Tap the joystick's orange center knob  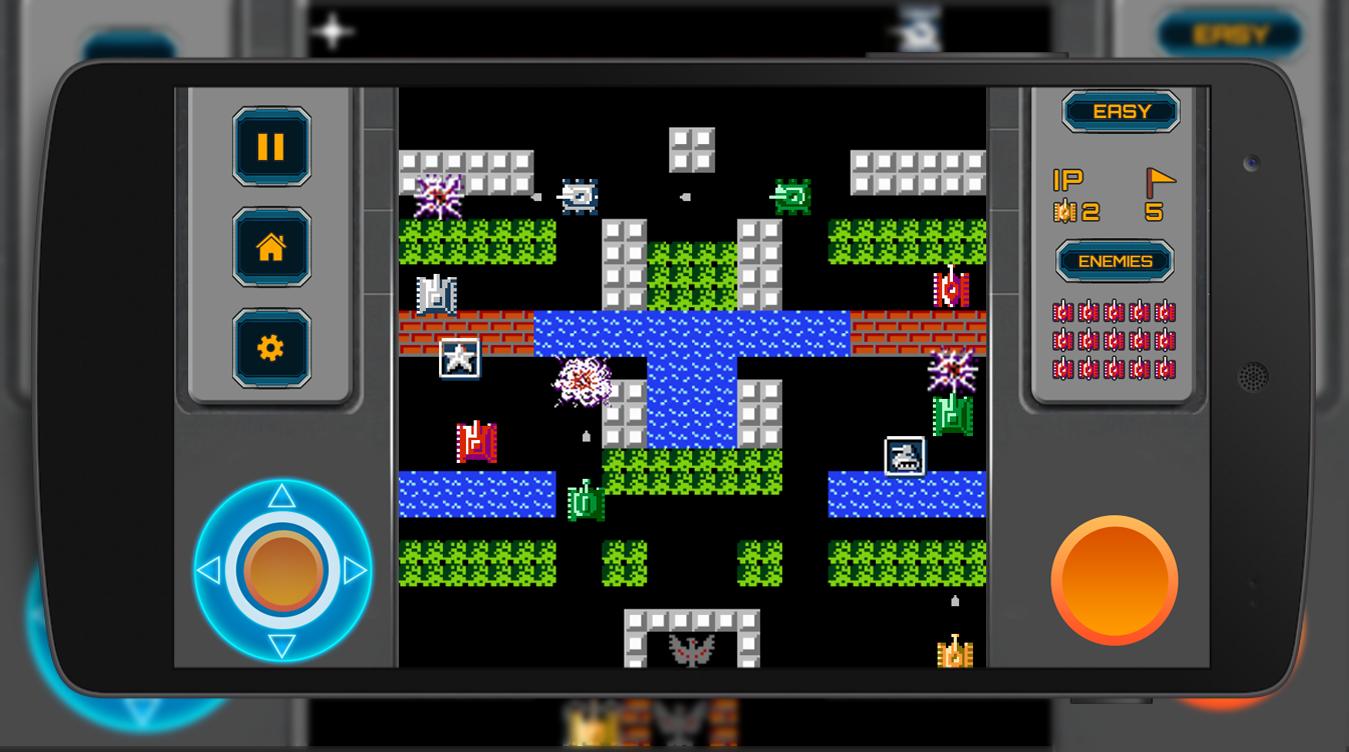[x=282, y=571]
